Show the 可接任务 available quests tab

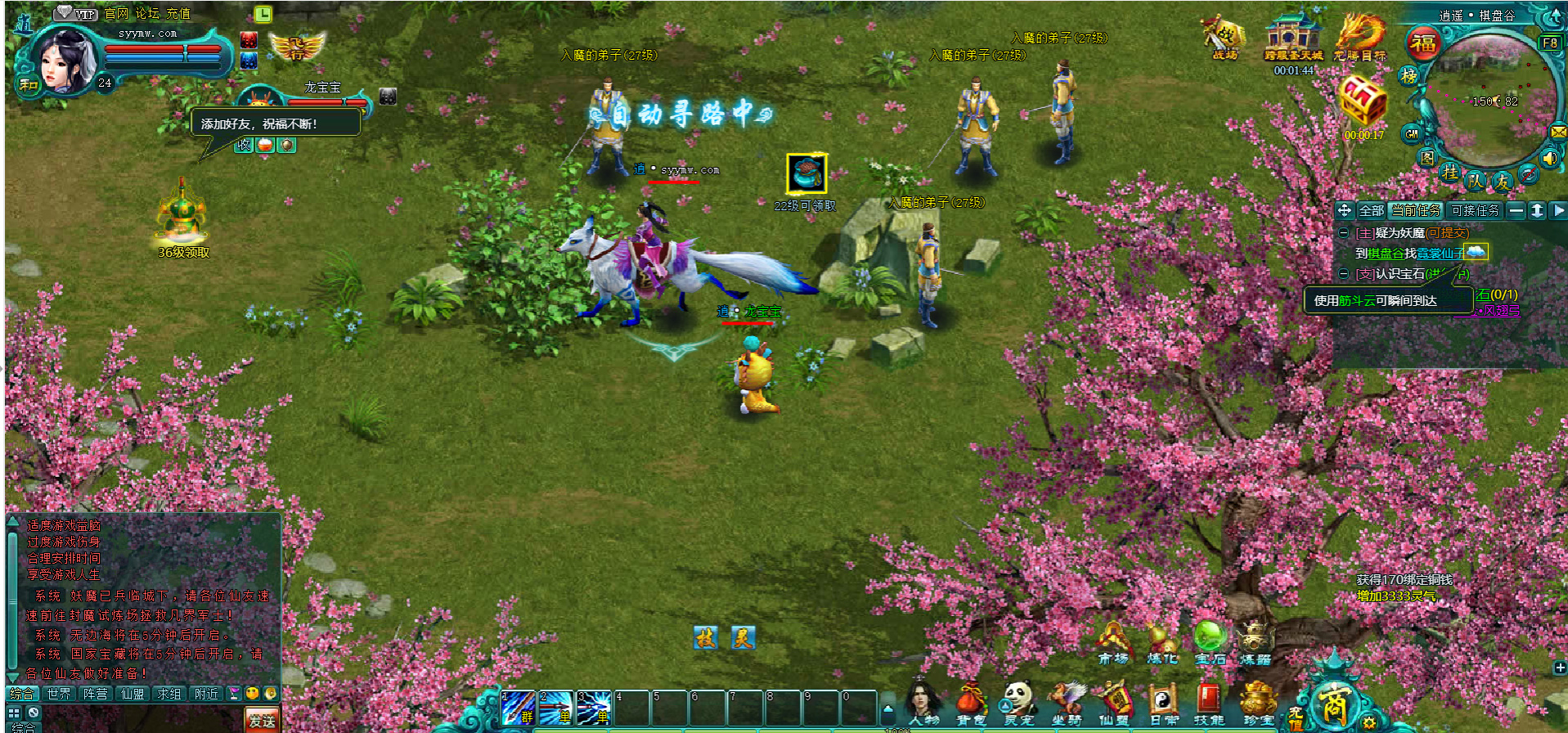point(1475,211)
